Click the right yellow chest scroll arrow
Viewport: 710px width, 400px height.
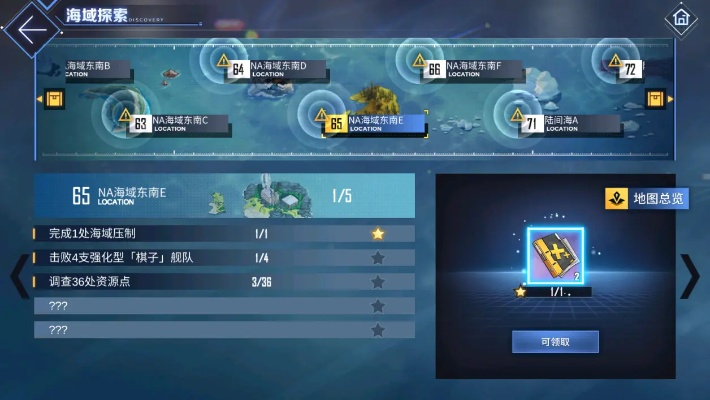(x=656, y=99)
